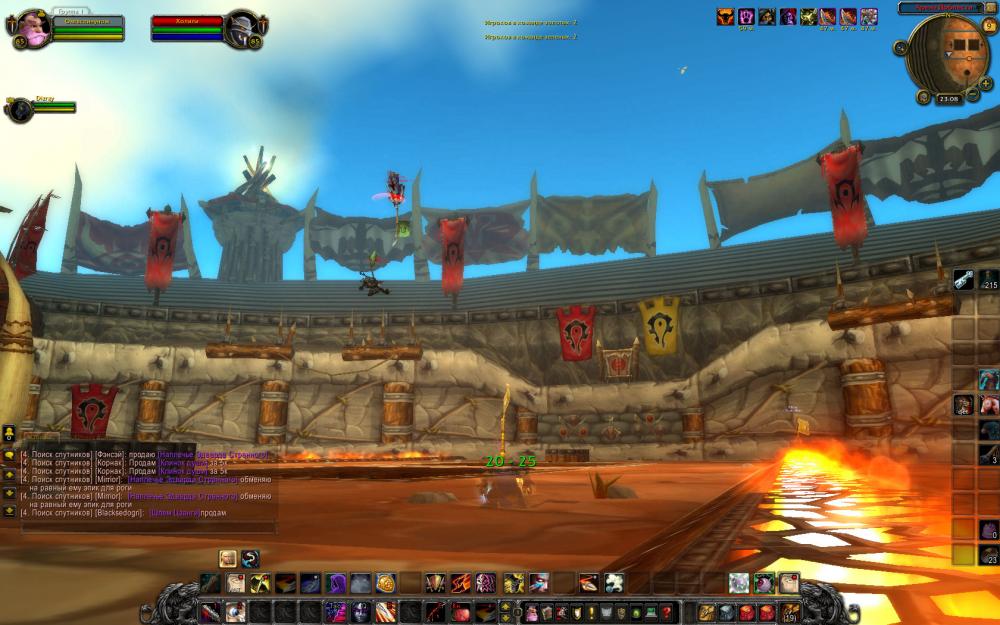This screenshot has width=1000, height=625.
Task: Open the minimap tracking button
Action: point(900,47)
